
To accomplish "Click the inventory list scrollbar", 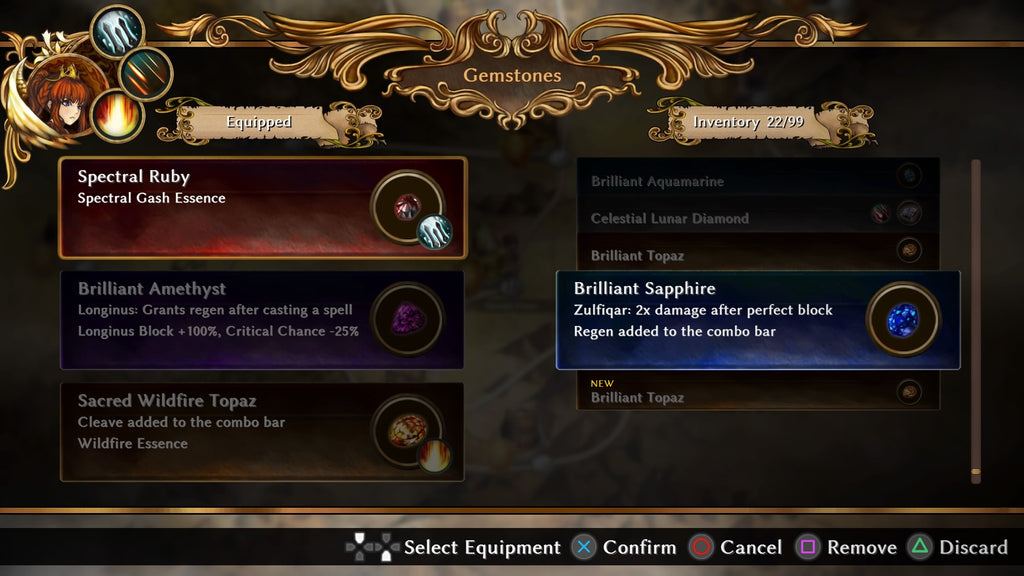I will point(975,320).
